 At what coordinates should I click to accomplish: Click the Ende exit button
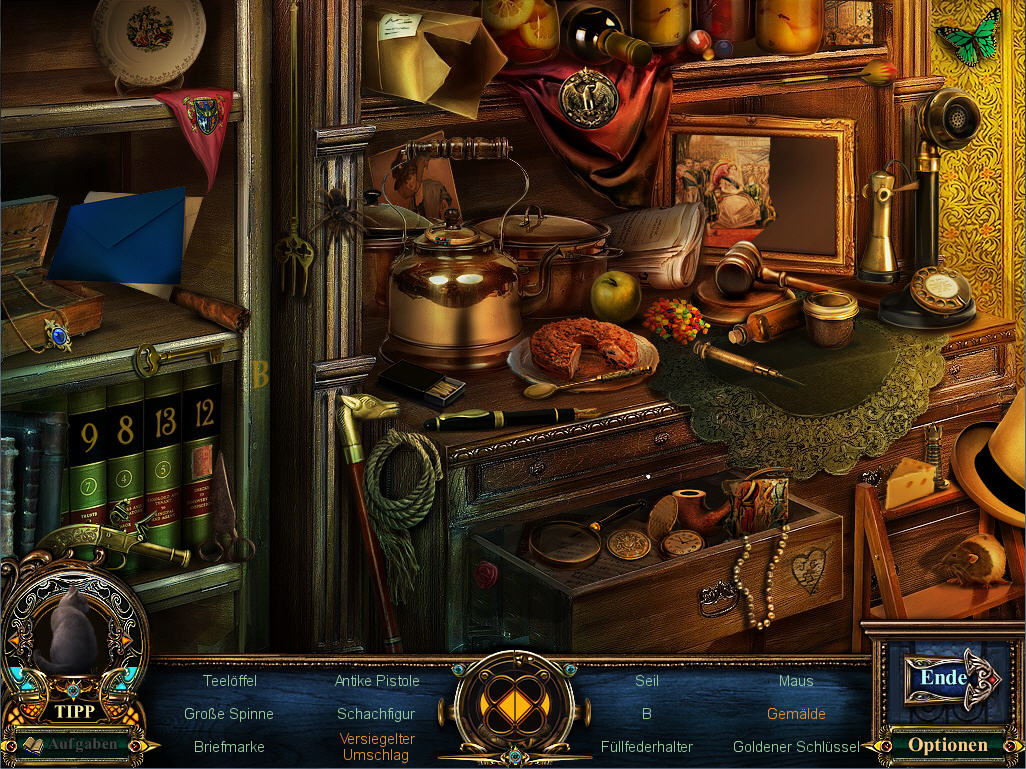tap(943, 677)
